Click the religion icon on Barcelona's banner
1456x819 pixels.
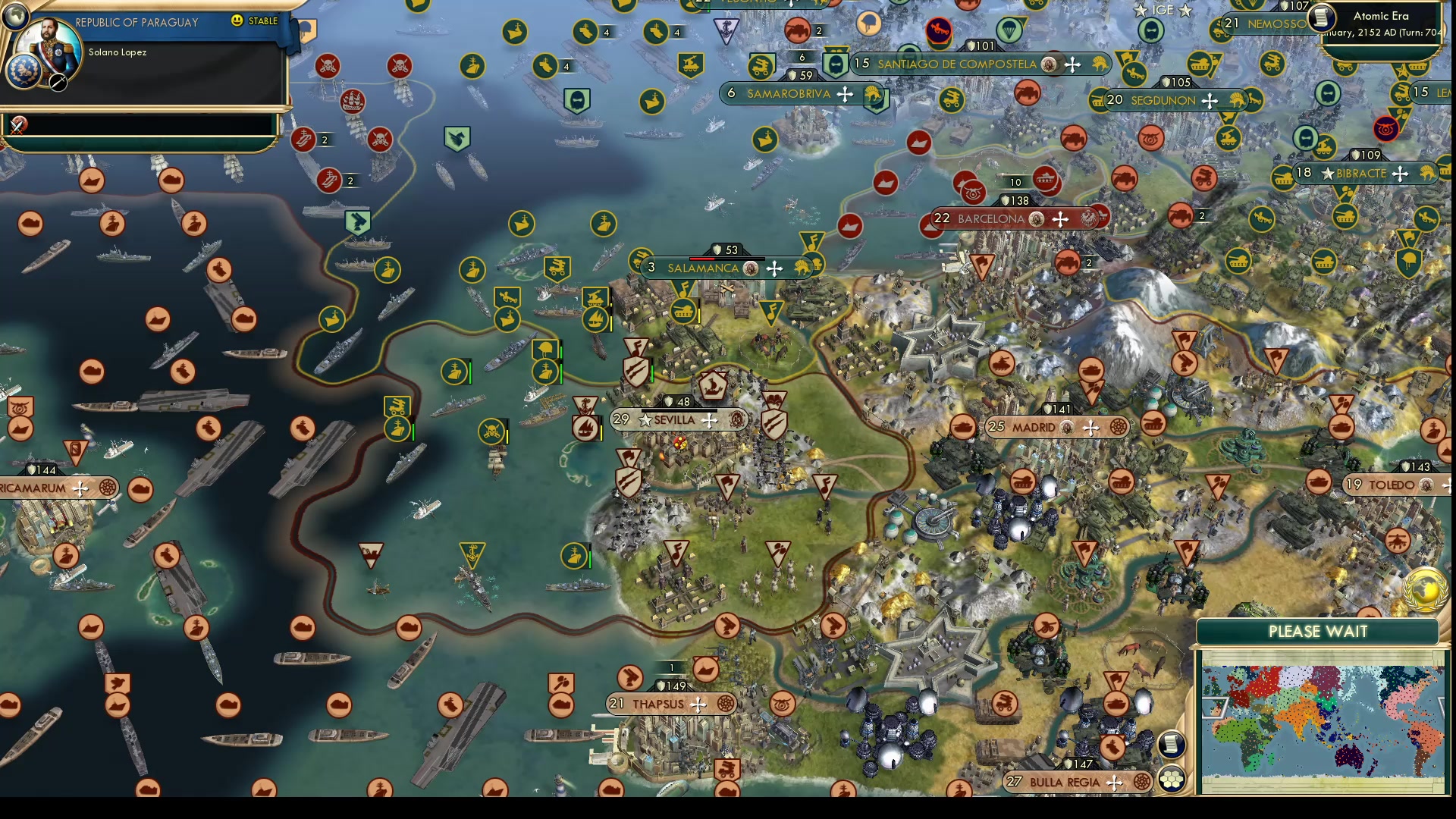click(1034, 218)
